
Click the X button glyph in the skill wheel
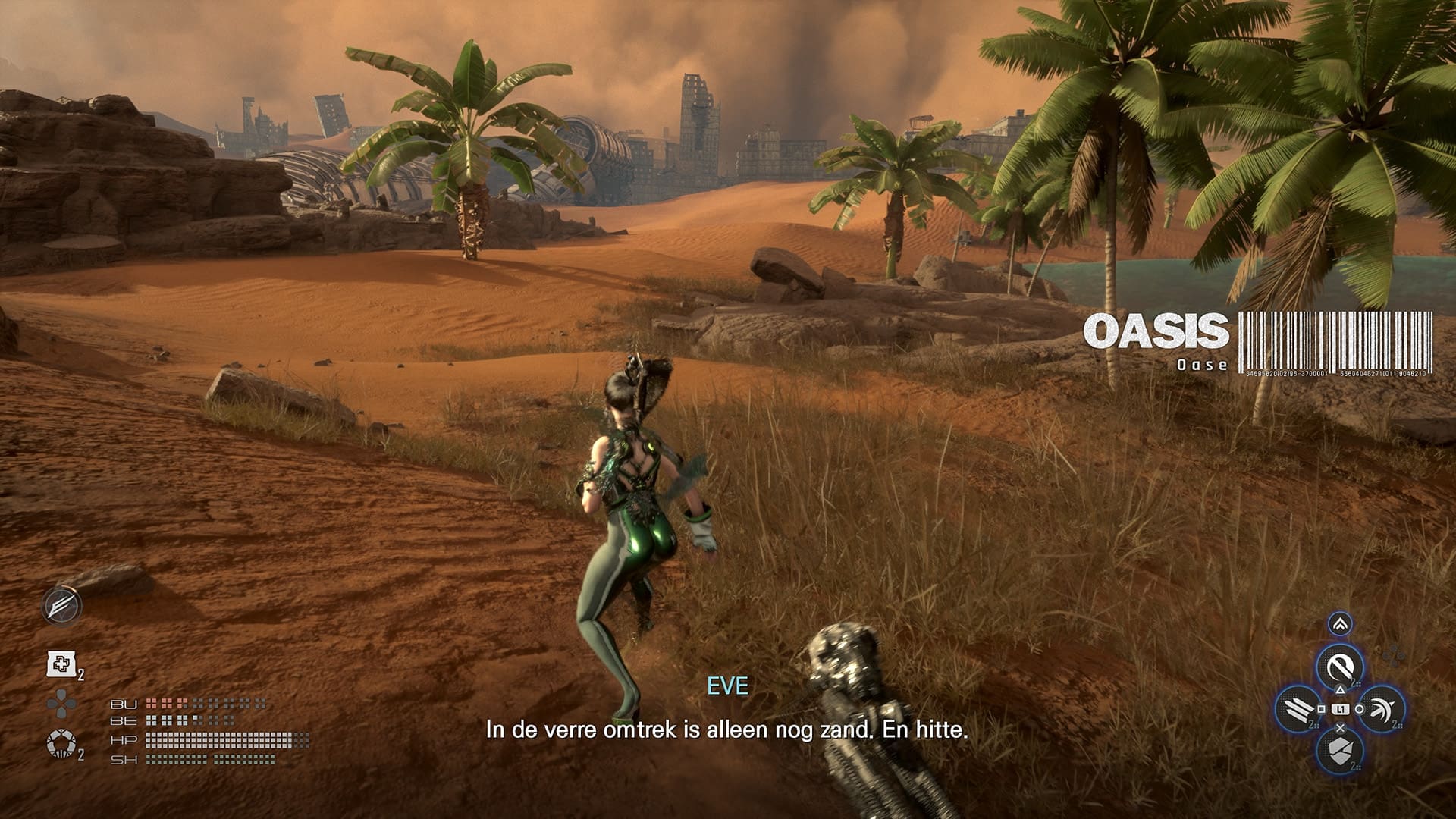[1340, 728]
